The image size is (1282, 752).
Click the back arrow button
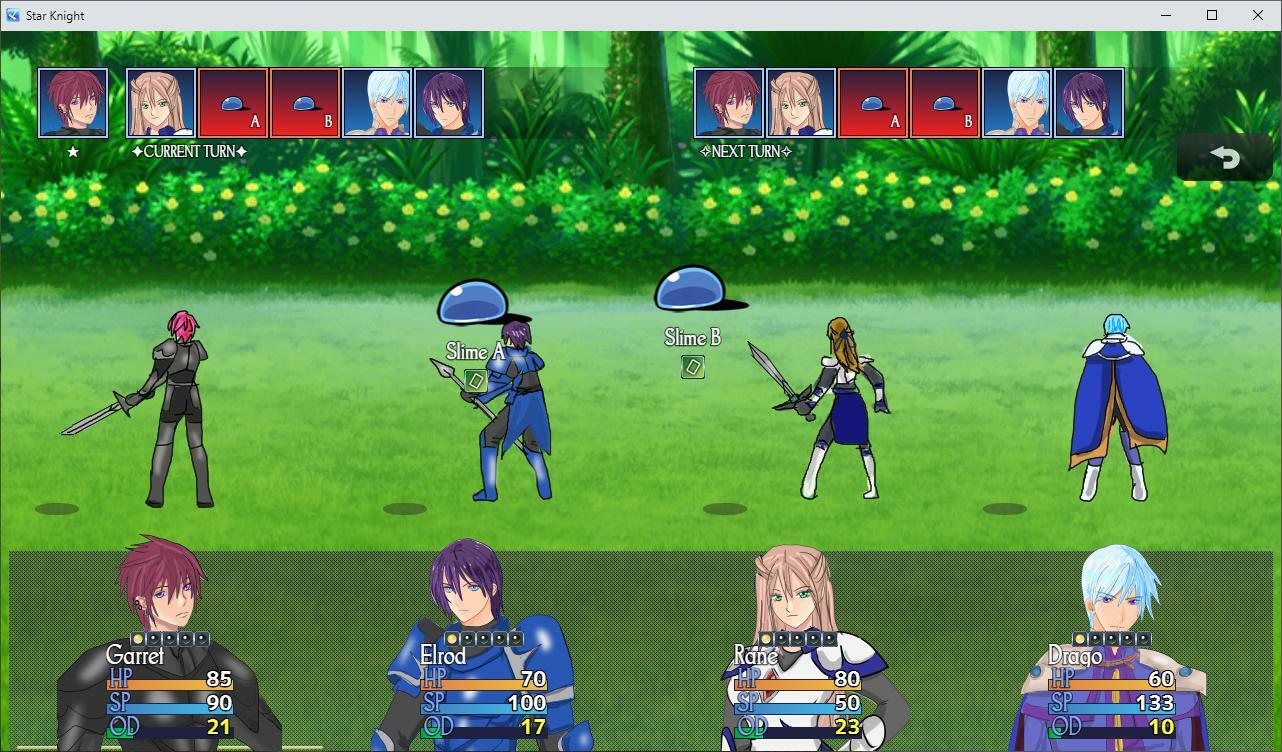click(1224, 157)
